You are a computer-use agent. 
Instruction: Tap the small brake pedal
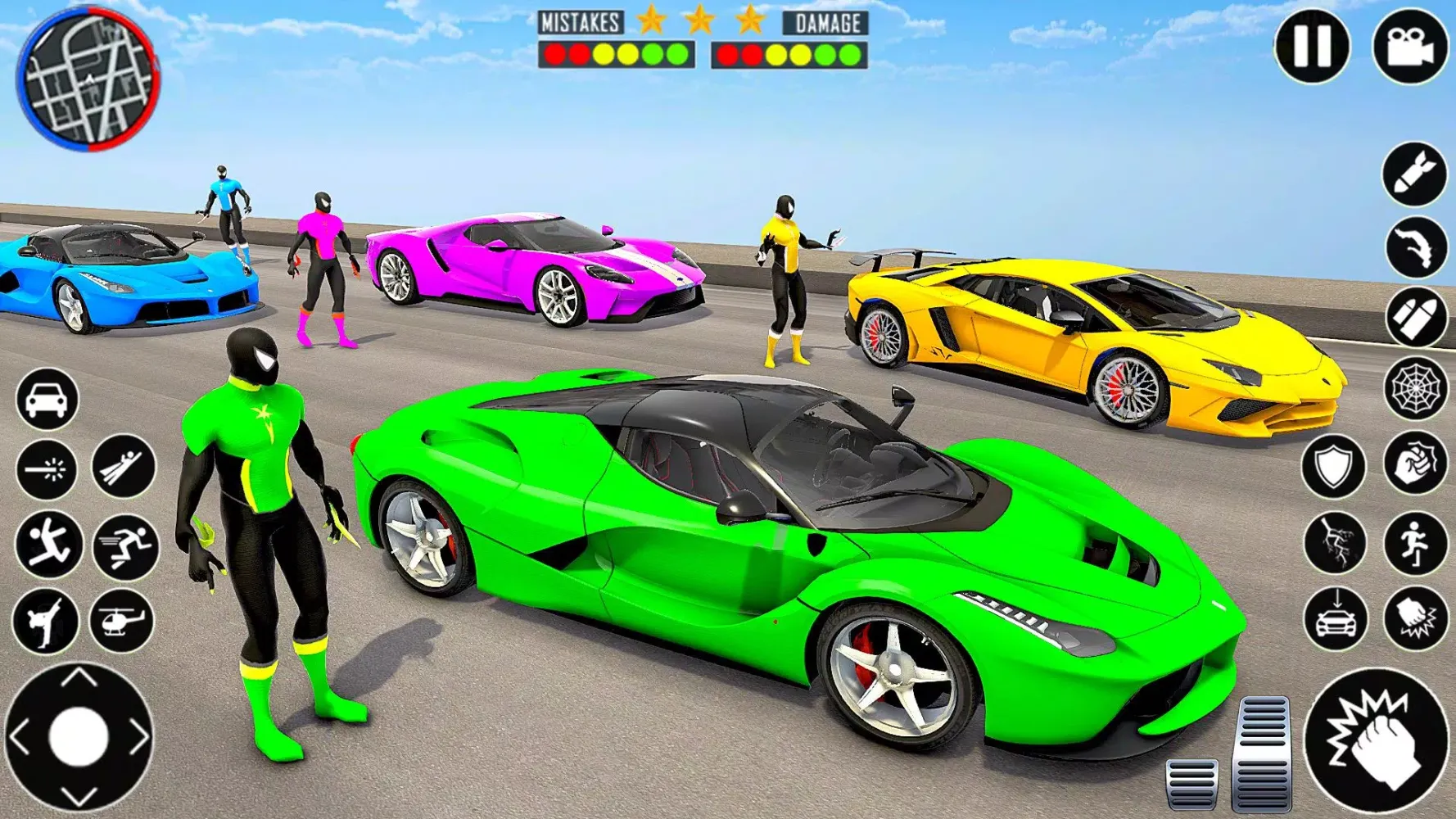1191,782
